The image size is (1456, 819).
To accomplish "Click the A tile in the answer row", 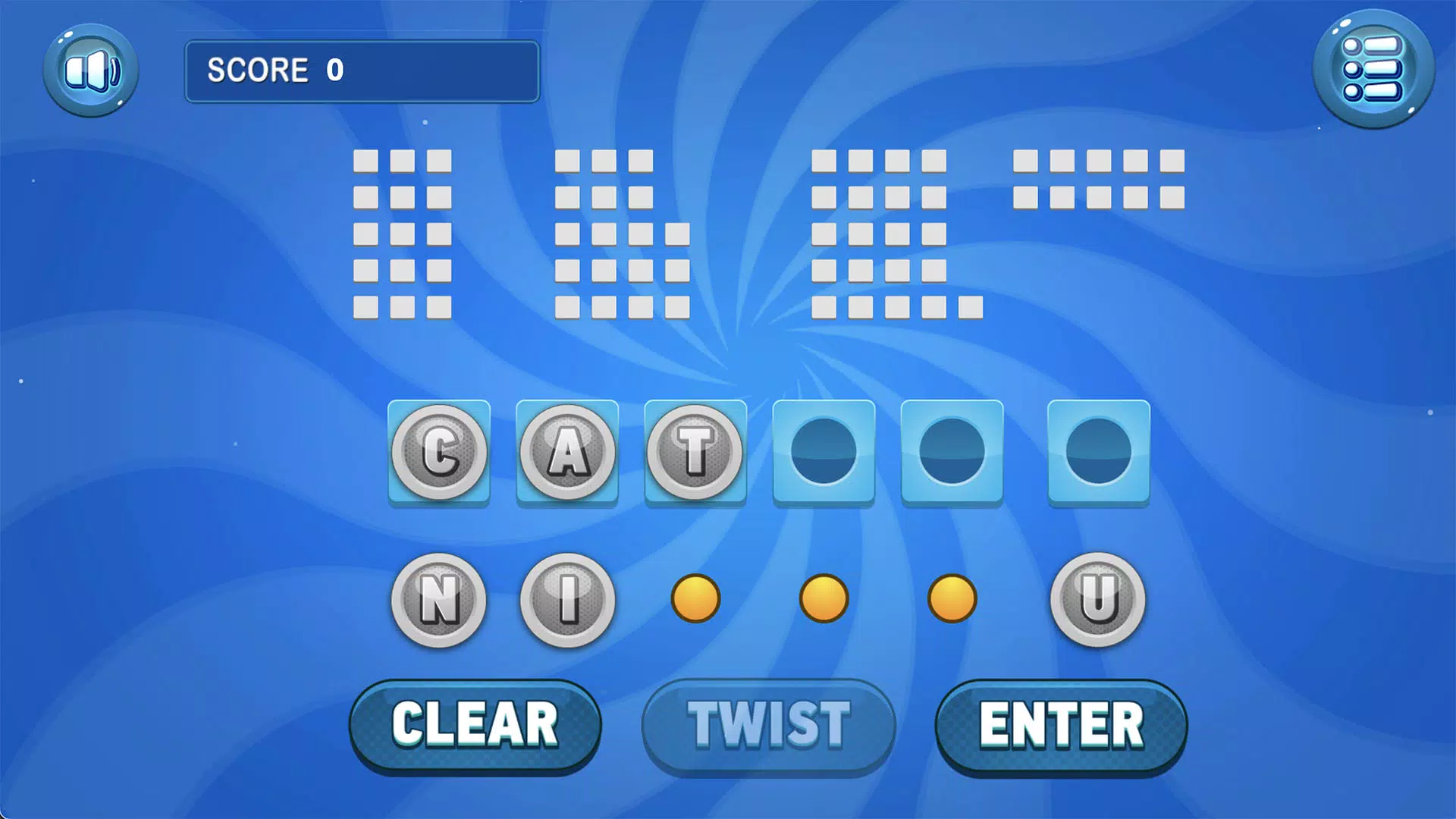I will (x=567, y=453).
